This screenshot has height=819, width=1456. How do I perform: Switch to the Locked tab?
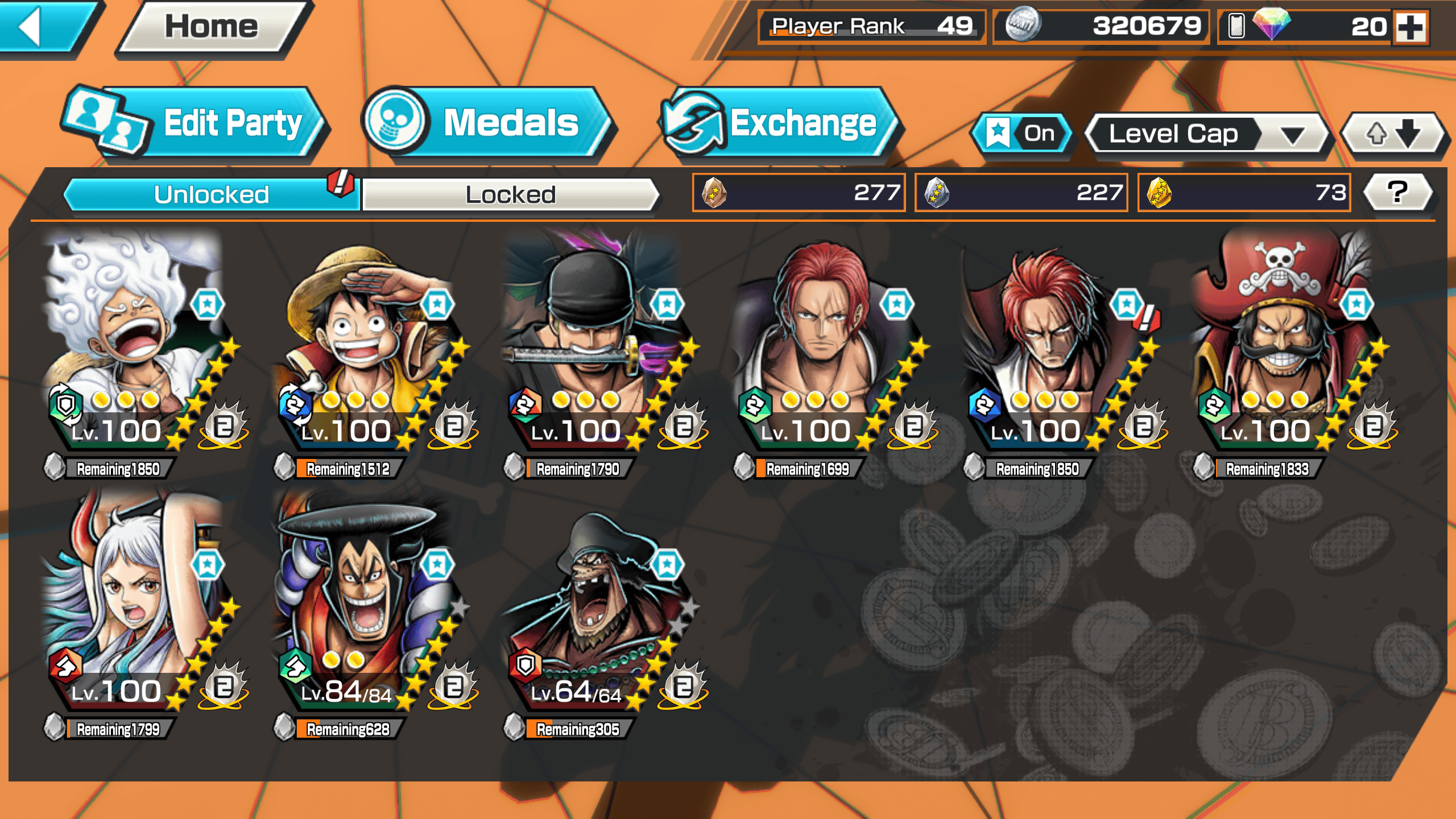(510, 195)
